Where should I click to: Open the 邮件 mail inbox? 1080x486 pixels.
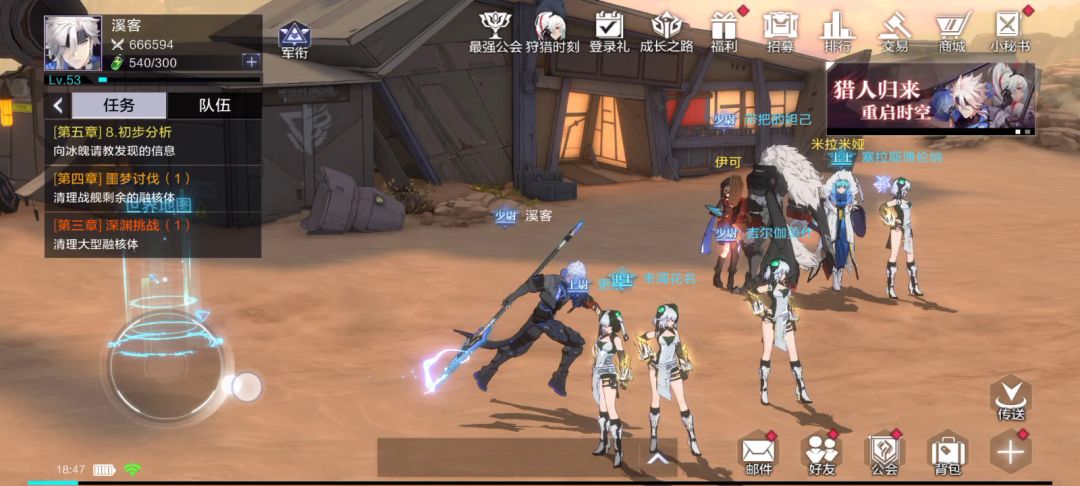(x=758, y=452)
